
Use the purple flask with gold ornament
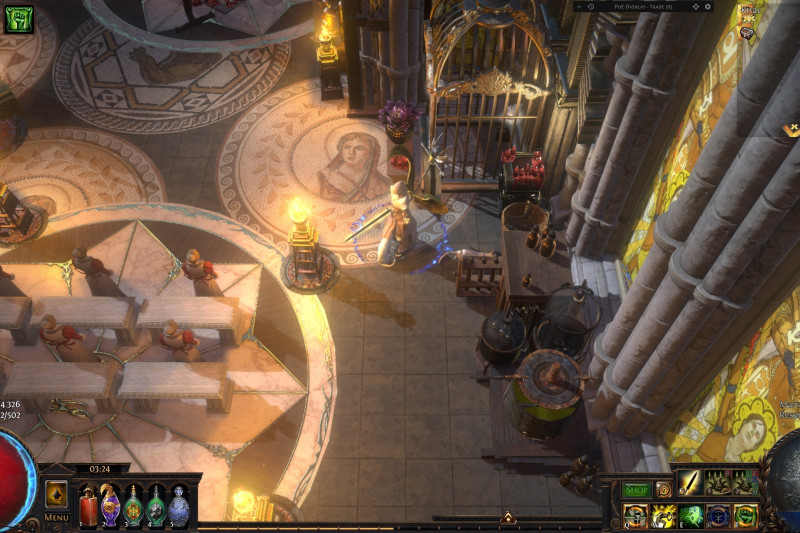point(110,505)
